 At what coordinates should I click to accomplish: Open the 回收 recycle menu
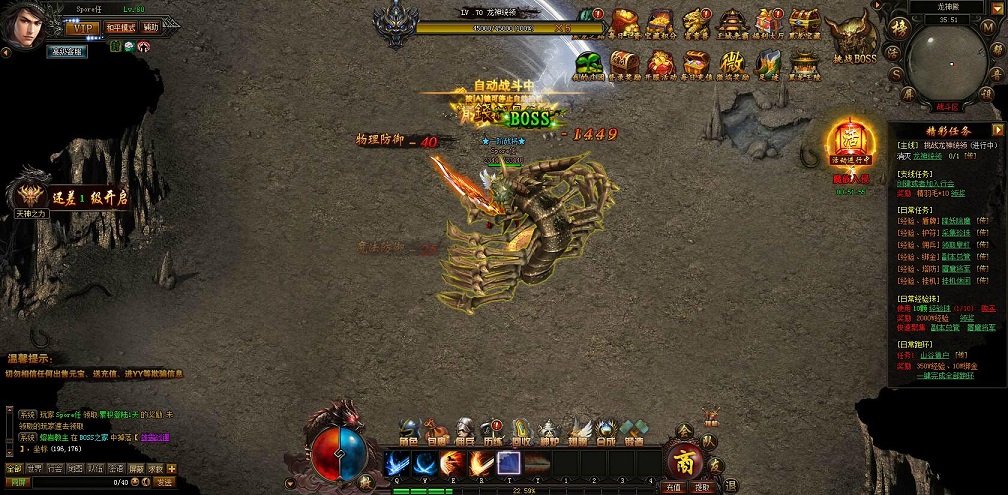coord(521,432)
